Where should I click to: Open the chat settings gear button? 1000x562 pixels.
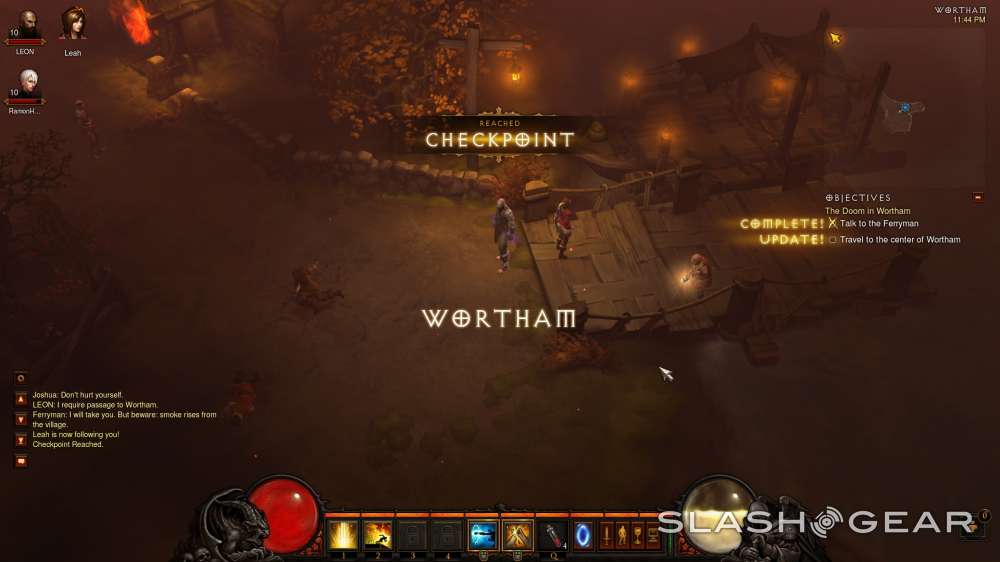20,378
